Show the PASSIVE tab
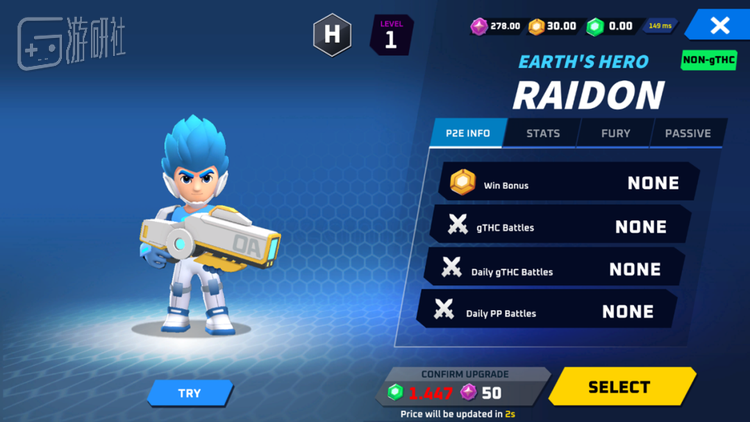 tap(688, 133)
